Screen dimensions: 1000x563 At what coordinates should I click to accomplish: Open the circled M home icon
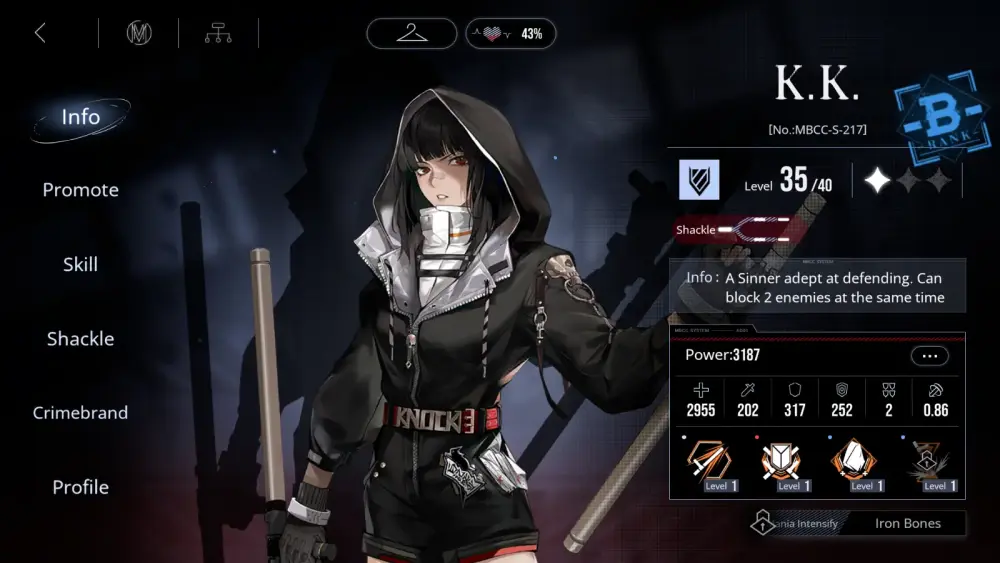pyautogui.click(x=138, y=33)
